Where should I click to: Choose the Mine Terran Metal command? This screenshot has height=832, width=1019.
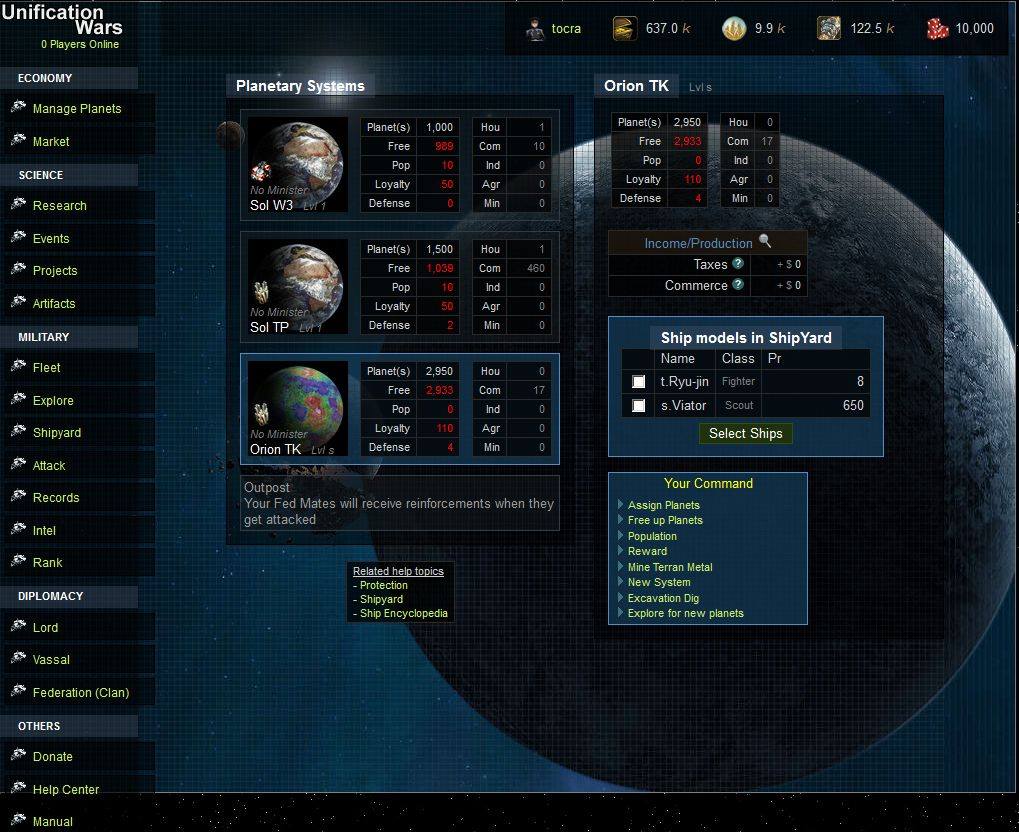pyautogui.click(x=669, y=568)
